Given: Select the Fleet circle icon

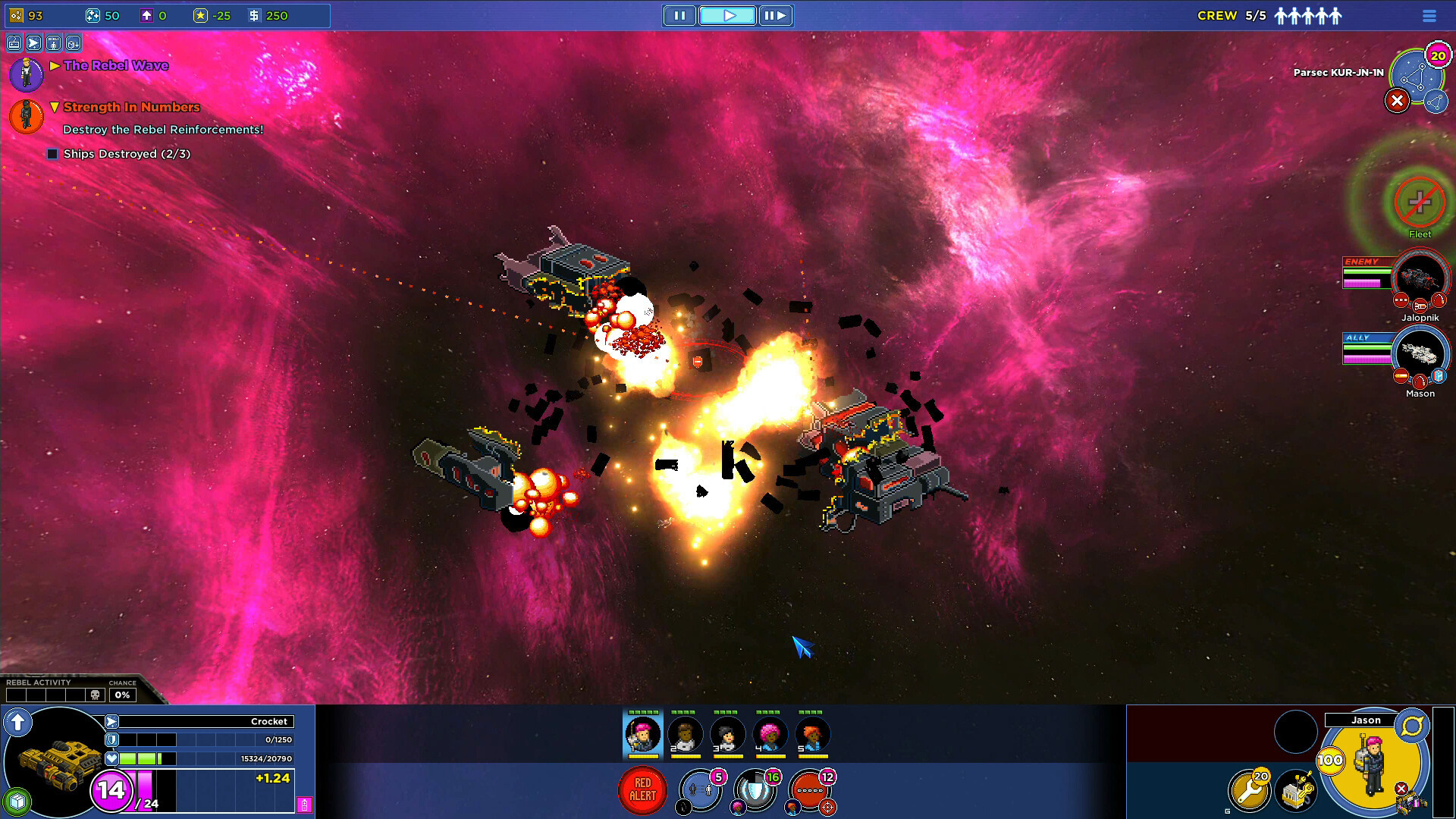Looking at the screenshot, I should [x=1420, y=202].
